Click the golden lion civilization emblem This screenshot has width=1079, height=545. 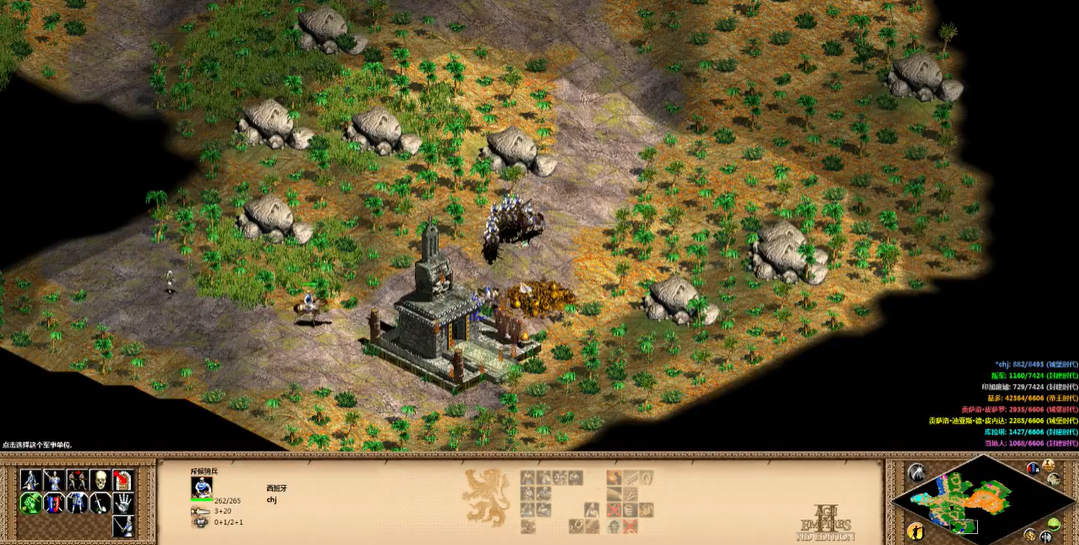(487, 496)
